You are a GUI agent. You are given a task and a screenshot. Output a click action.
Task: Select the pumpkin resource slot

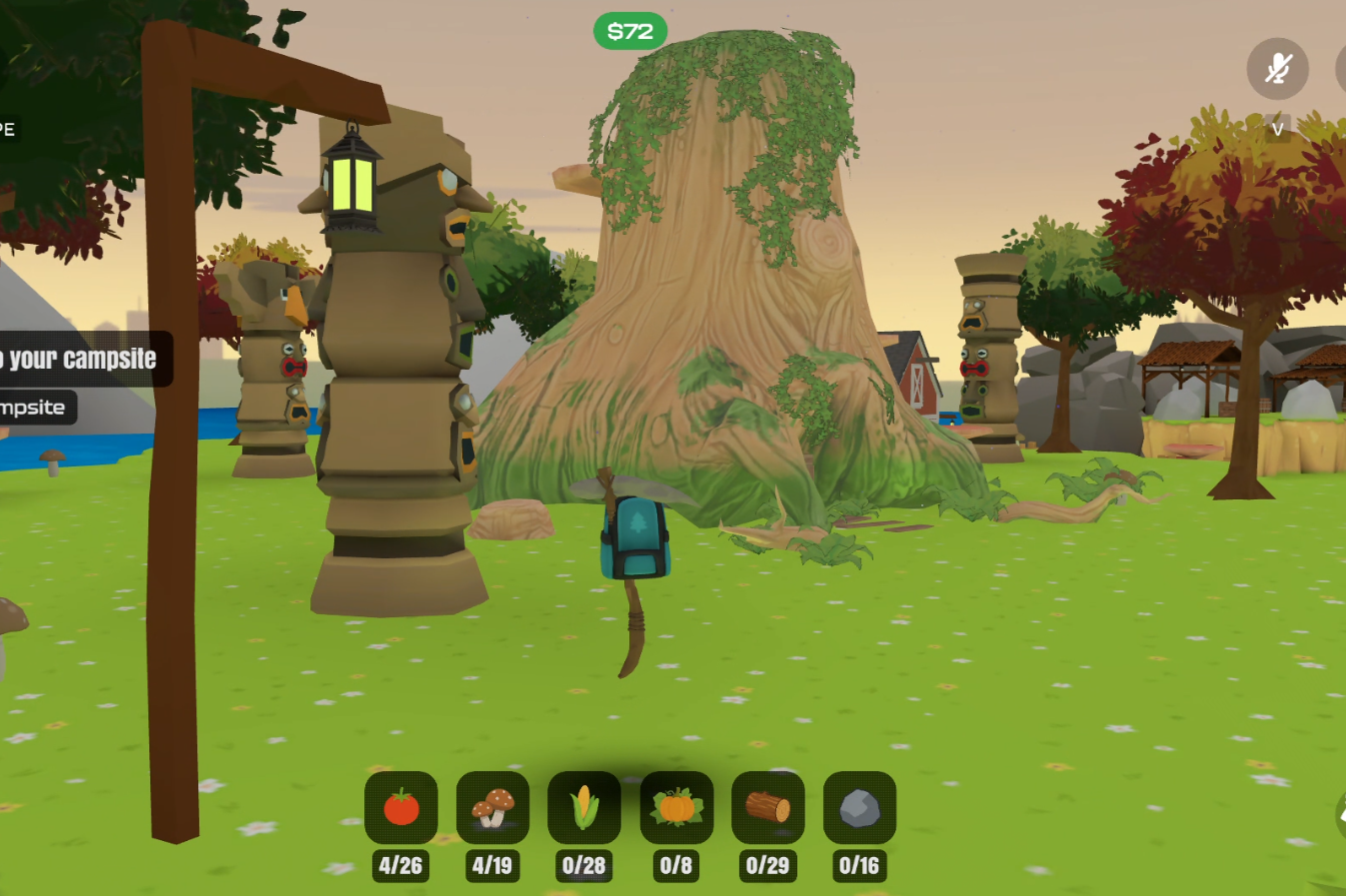(676, 807)
